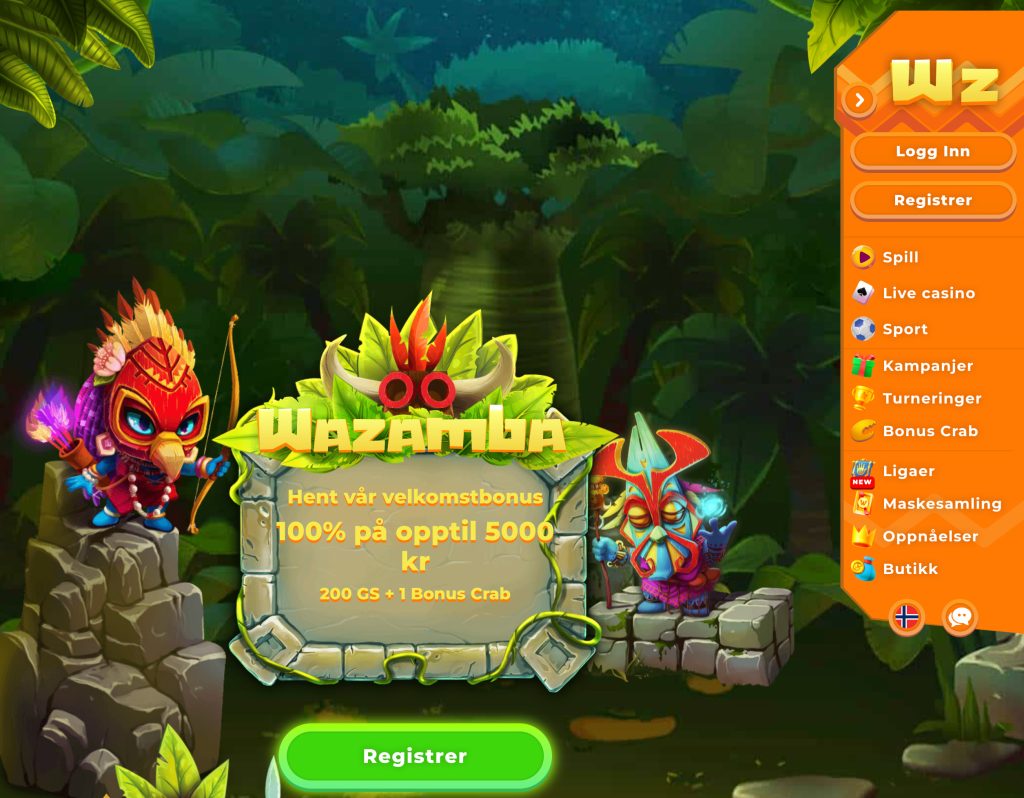The image size is (1024, 798).
Task: Click the green Registrer button
Action: (414, 756)
